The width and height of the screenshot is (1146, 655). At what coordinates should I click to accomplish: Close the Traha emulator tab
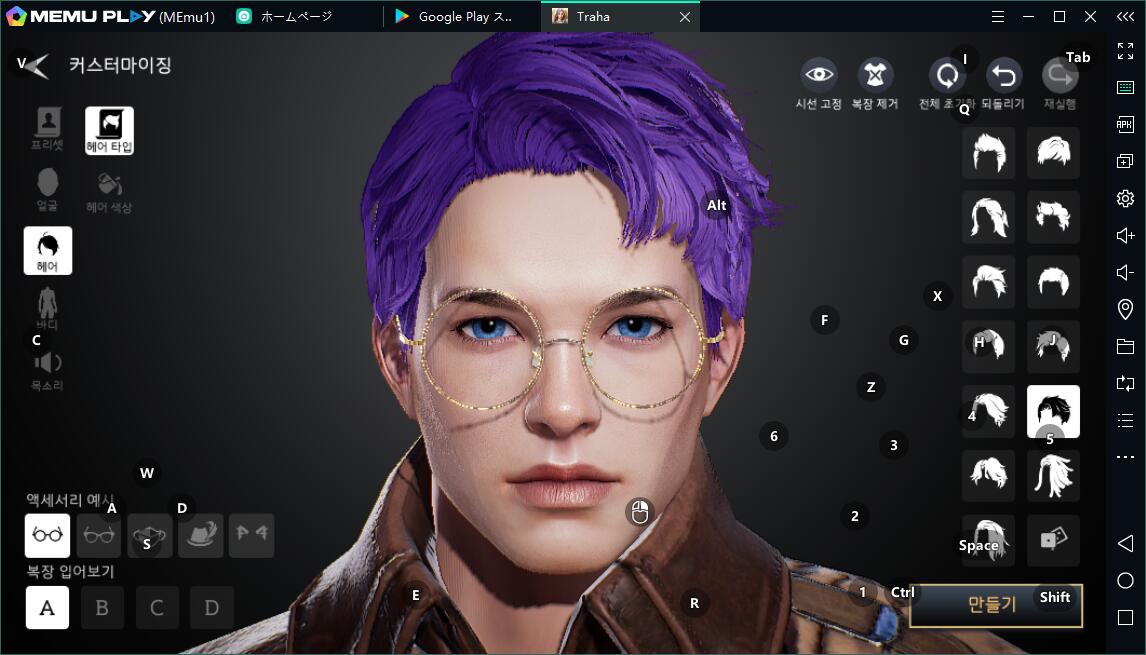pos(684,17)
